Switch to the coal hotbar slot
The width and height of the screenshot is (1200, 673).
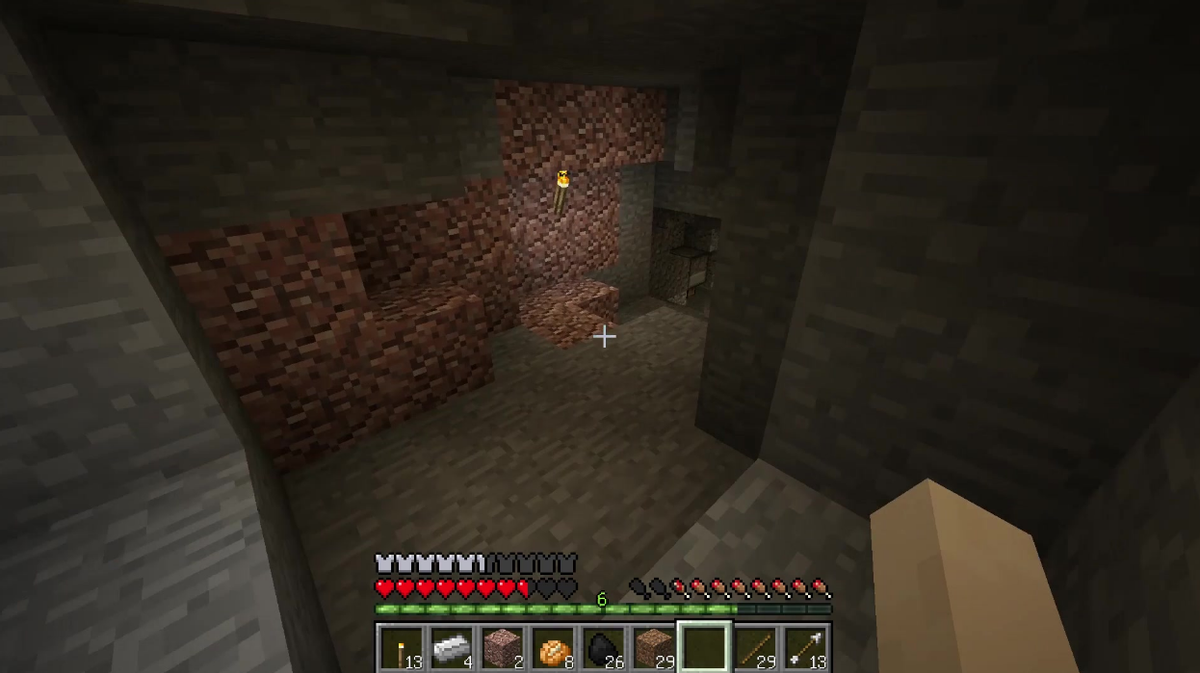tap(603, 647)
